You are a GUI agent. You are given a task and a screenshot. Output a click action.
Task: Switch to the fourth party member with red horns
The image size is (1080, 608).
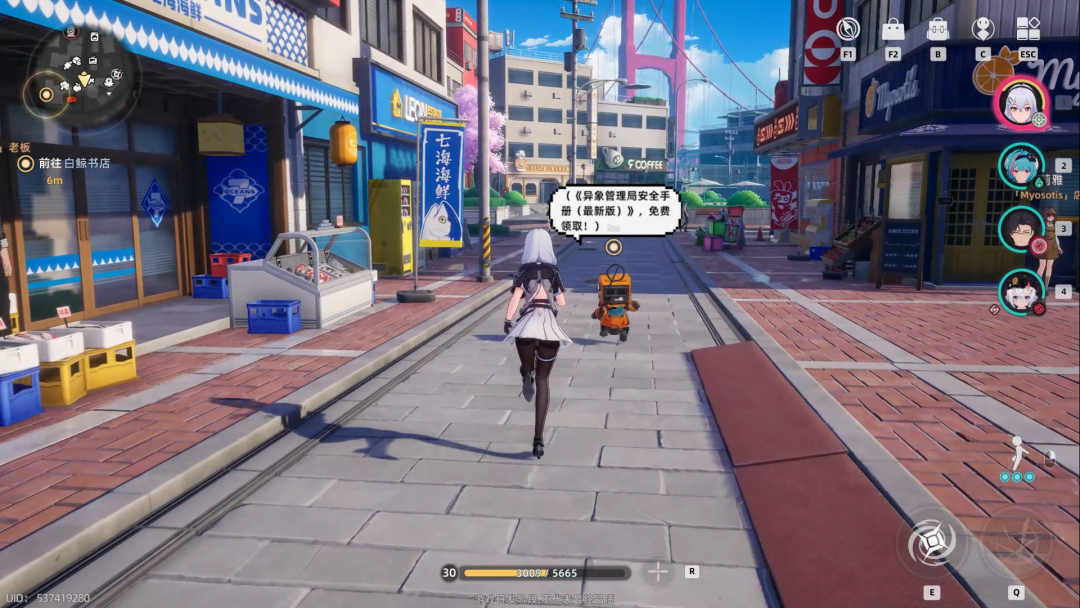click(x=1021, y=291)
